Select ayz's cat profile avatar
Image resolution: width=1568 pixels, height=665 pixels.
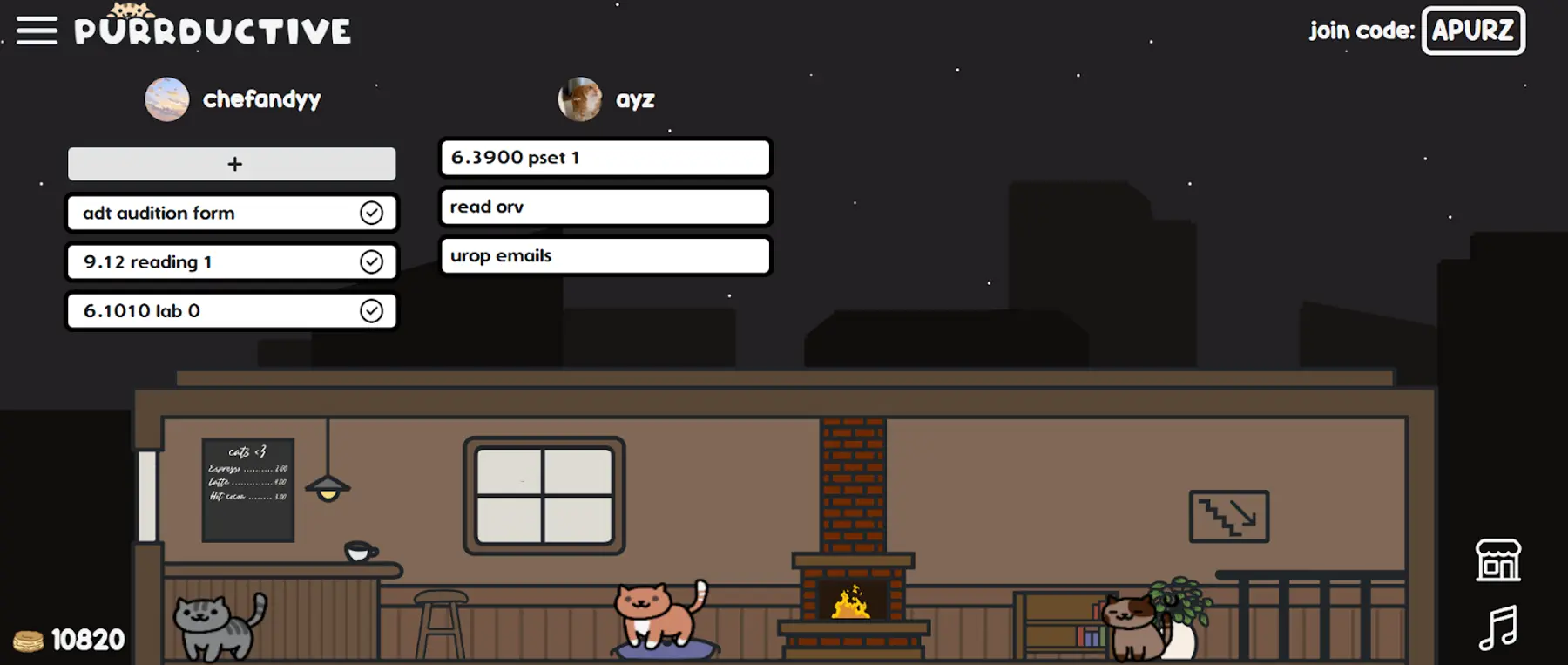[579, 98]
